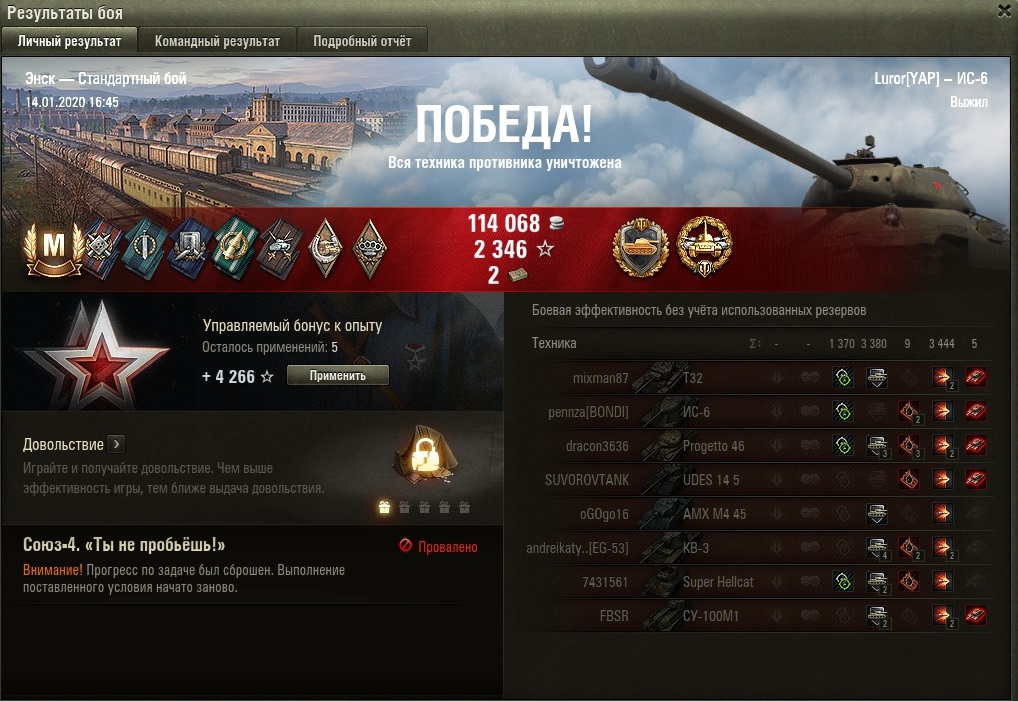The image size is (1018, 701).
Task: Open the Подробный отчёт tab
Action: pyautogui.click(x=362, y=41)
